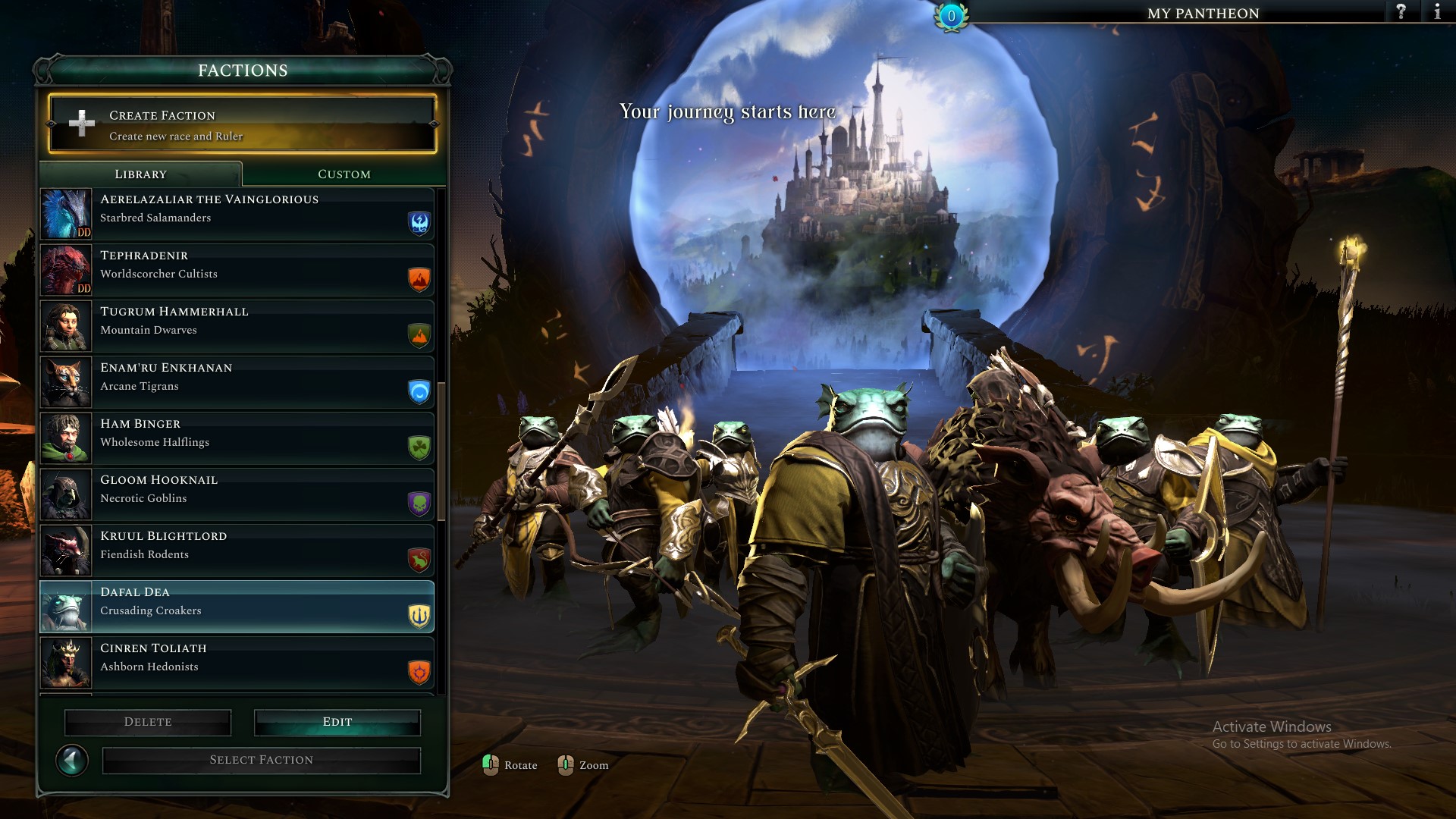The width and height of the screenshot is (1456, 819).
Task: Switch to the Custom tab
Action: point(343,174)
